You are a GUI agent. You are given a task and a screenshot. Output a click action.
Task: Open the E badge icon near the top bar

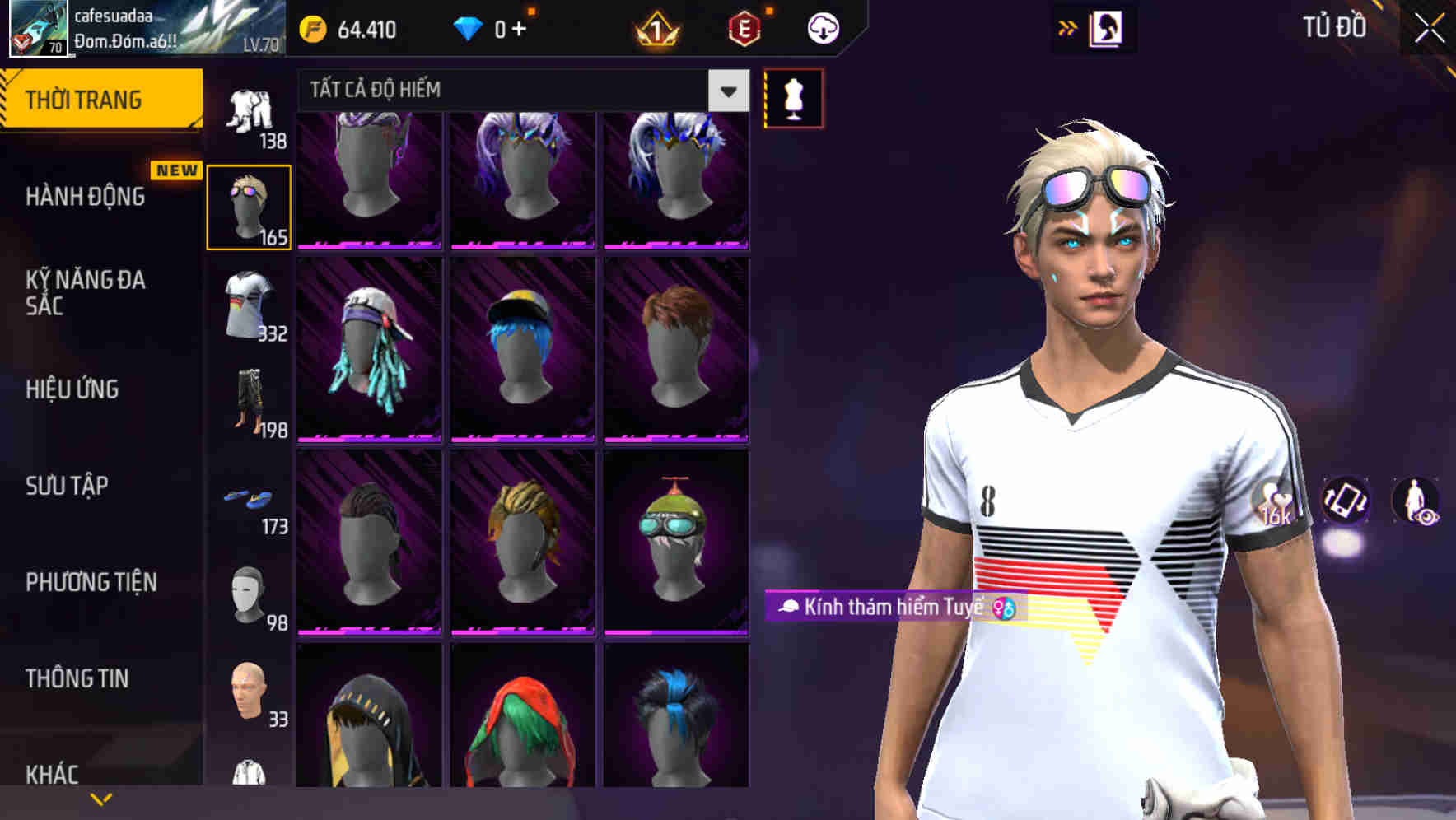pos(743,27)
